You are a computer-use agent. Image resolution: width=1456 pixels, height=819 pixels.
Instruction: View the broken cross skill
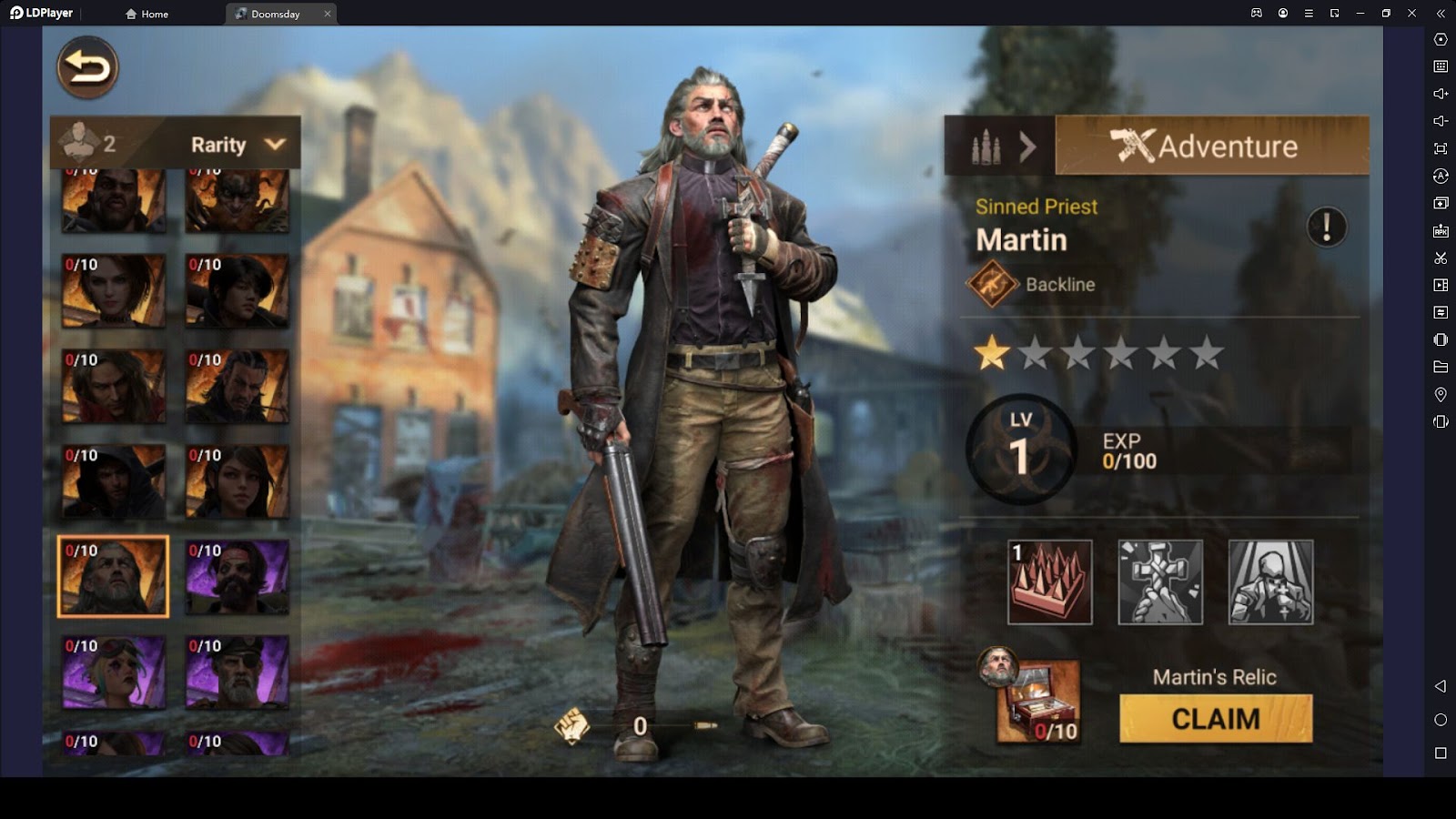(1160, 582)
